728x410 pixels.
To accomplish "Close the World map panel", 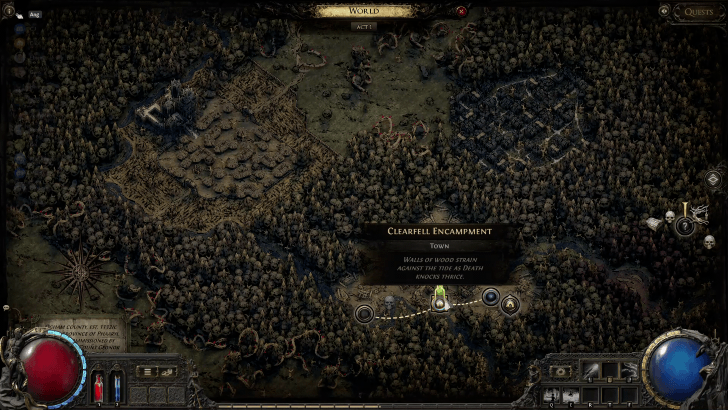I will 461,11.
